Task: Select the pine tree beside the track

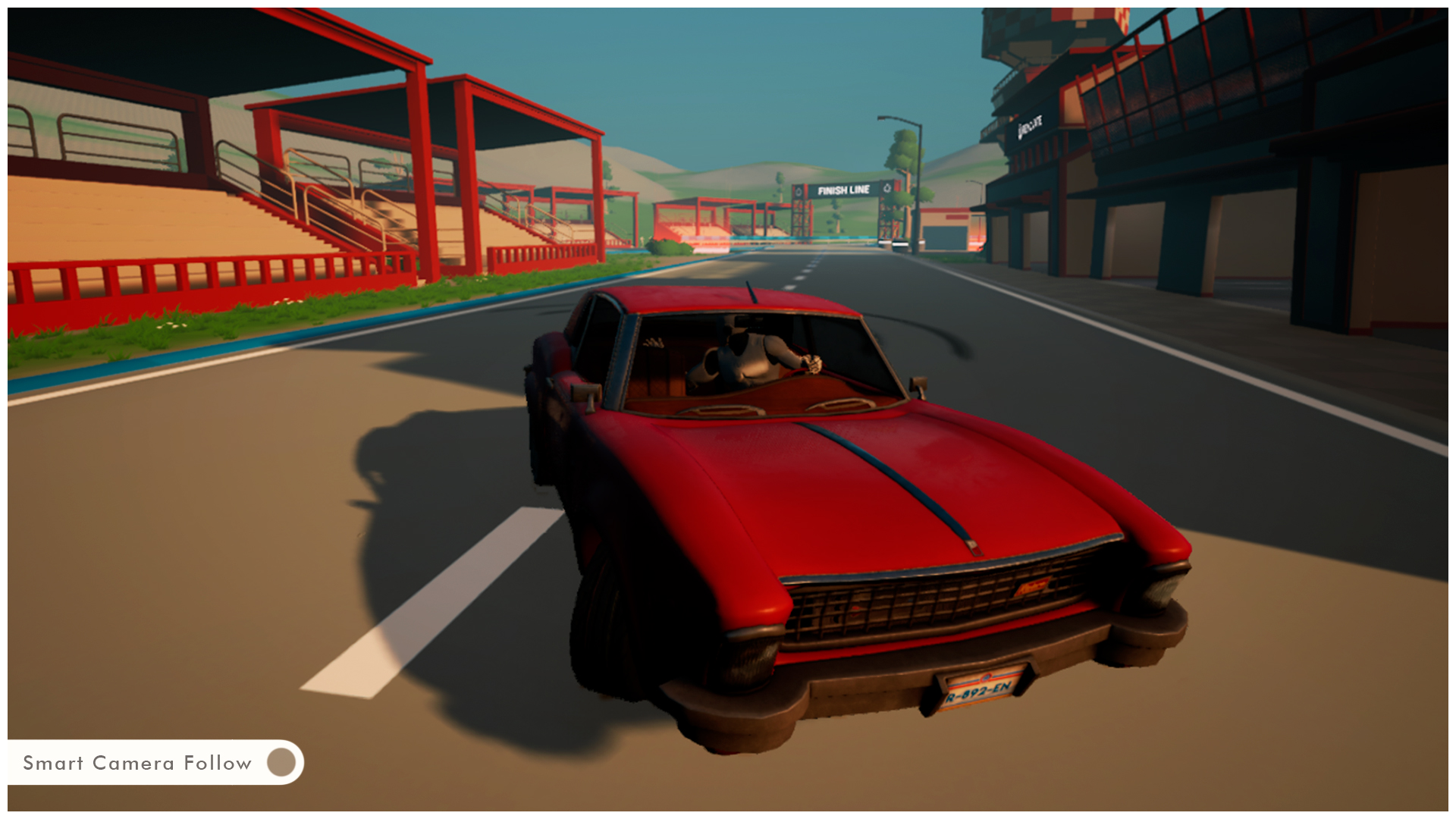Action: (x=902, y=148)
